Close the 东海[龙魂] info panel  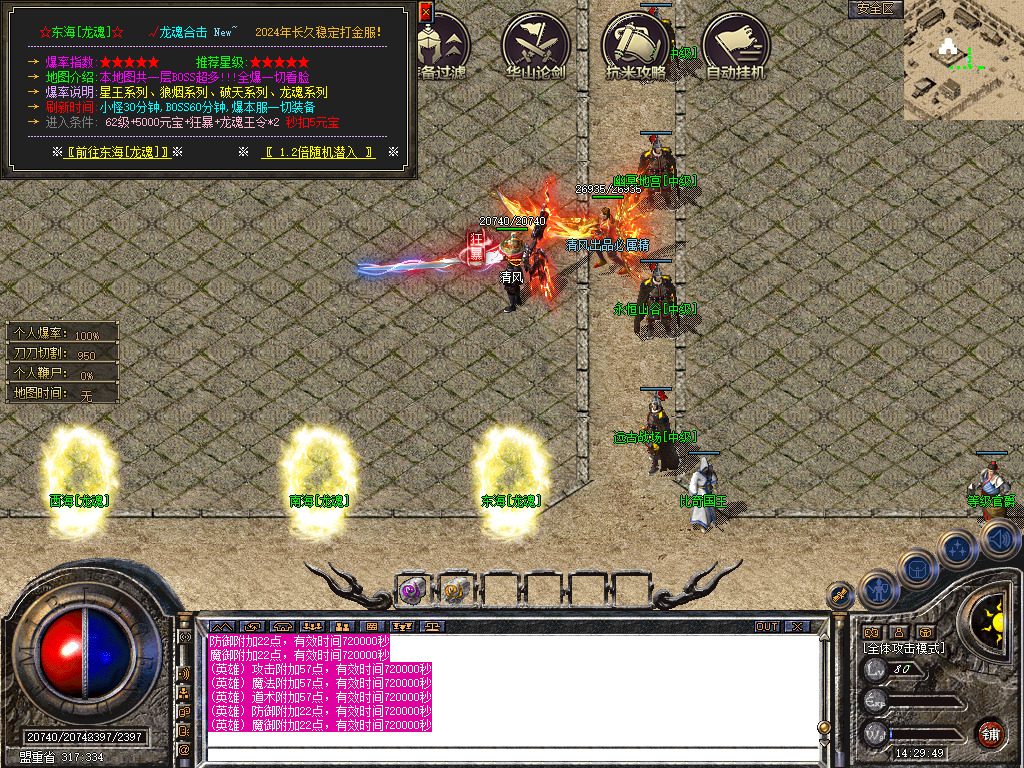(x=425, y=12)
